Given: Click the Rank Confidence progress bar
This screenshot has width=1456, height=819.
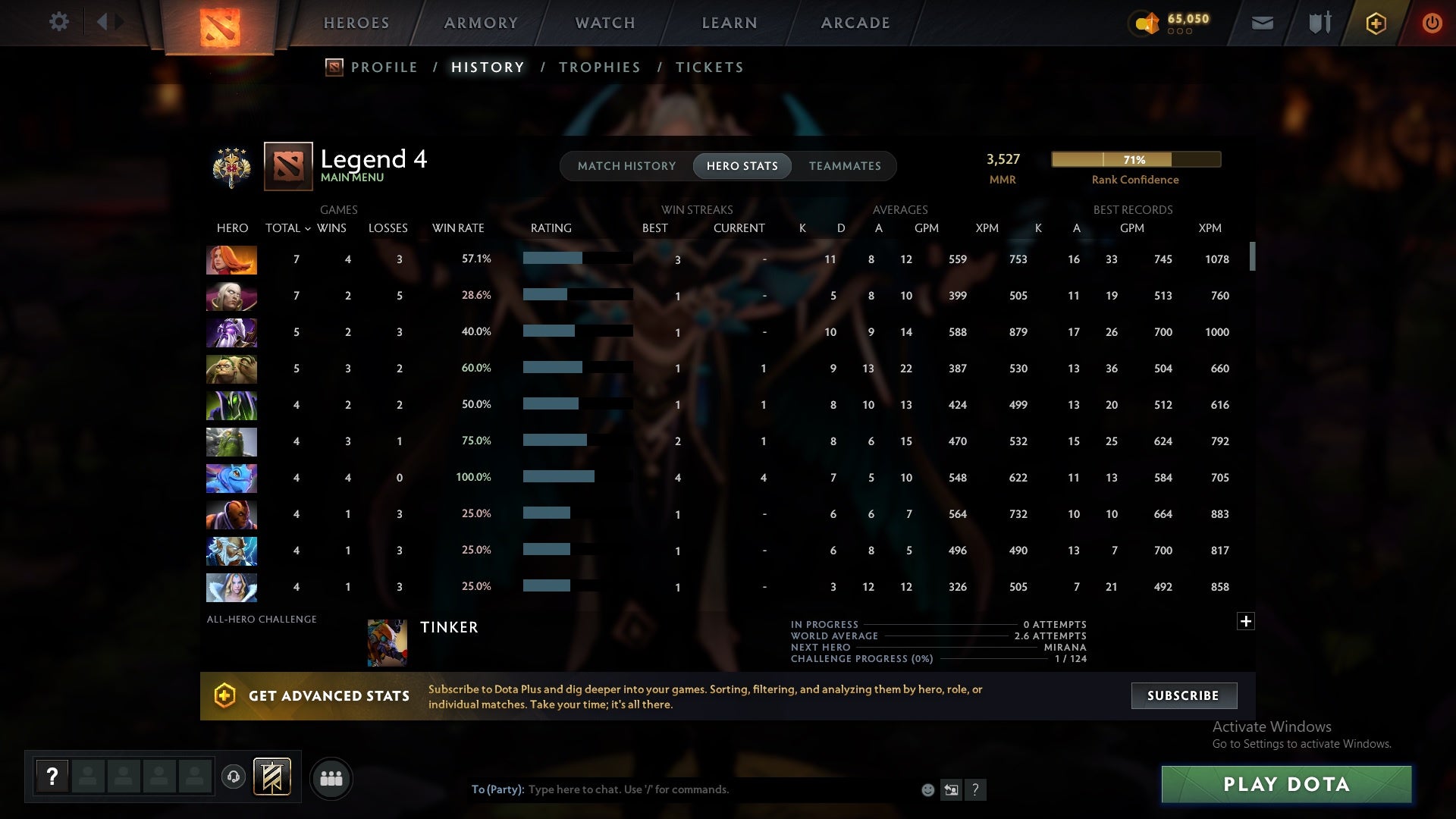Looking at the screenshot, I should 1135,159.
